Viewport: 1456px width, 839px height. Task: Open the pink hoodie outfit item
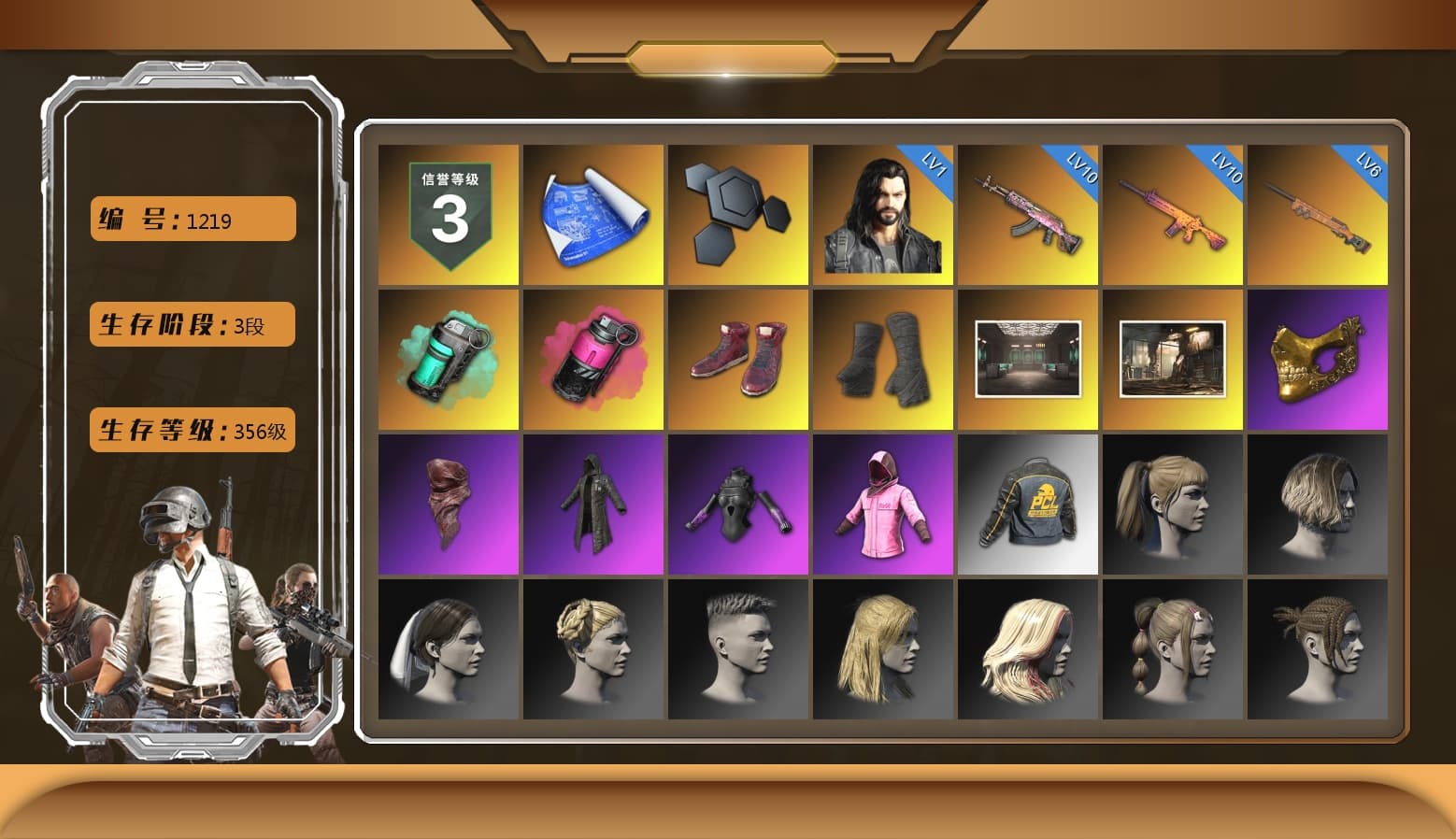click(882, 504)
